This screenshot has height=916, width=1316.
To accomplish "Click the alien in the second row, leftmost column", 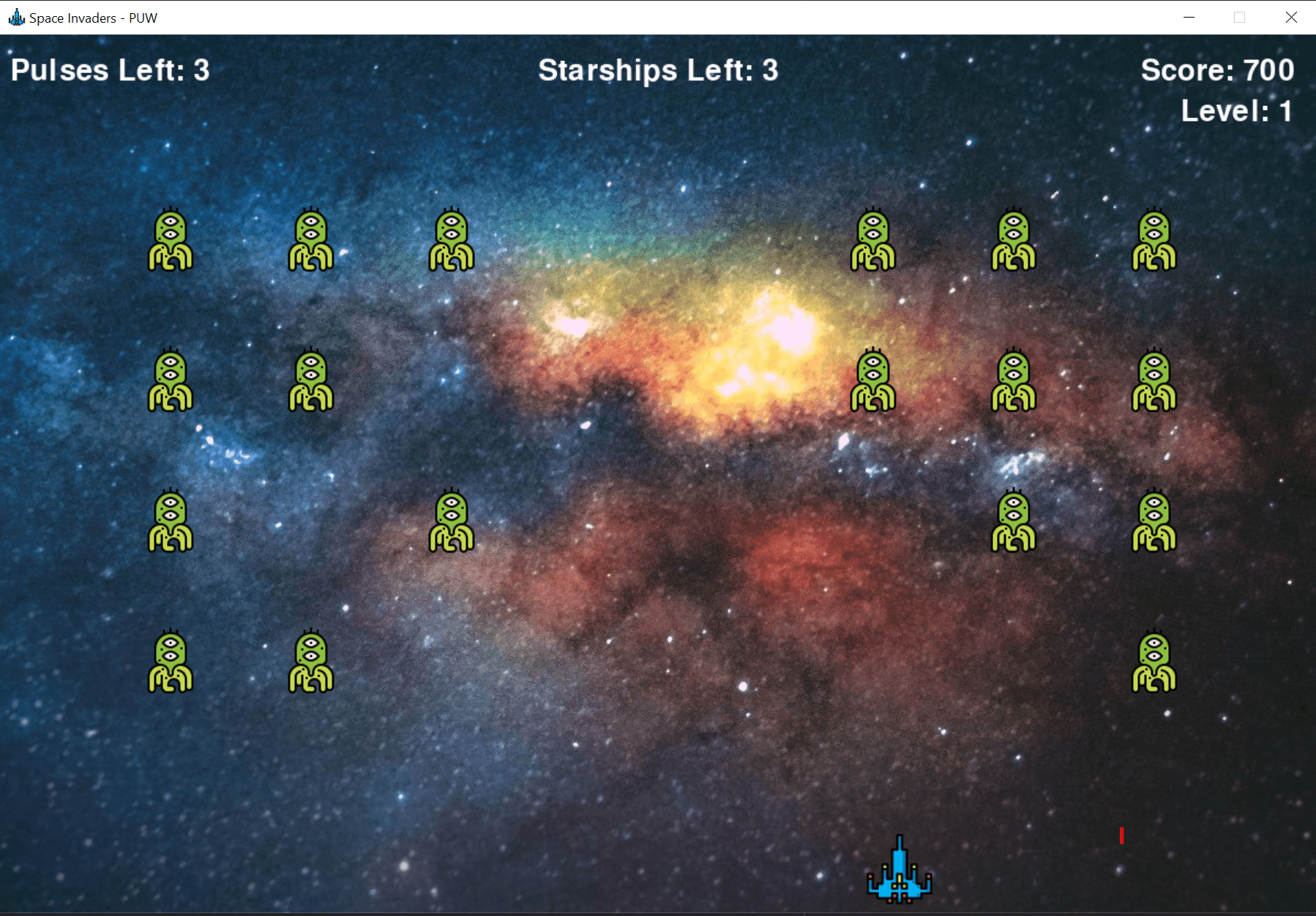I will 170,381.
